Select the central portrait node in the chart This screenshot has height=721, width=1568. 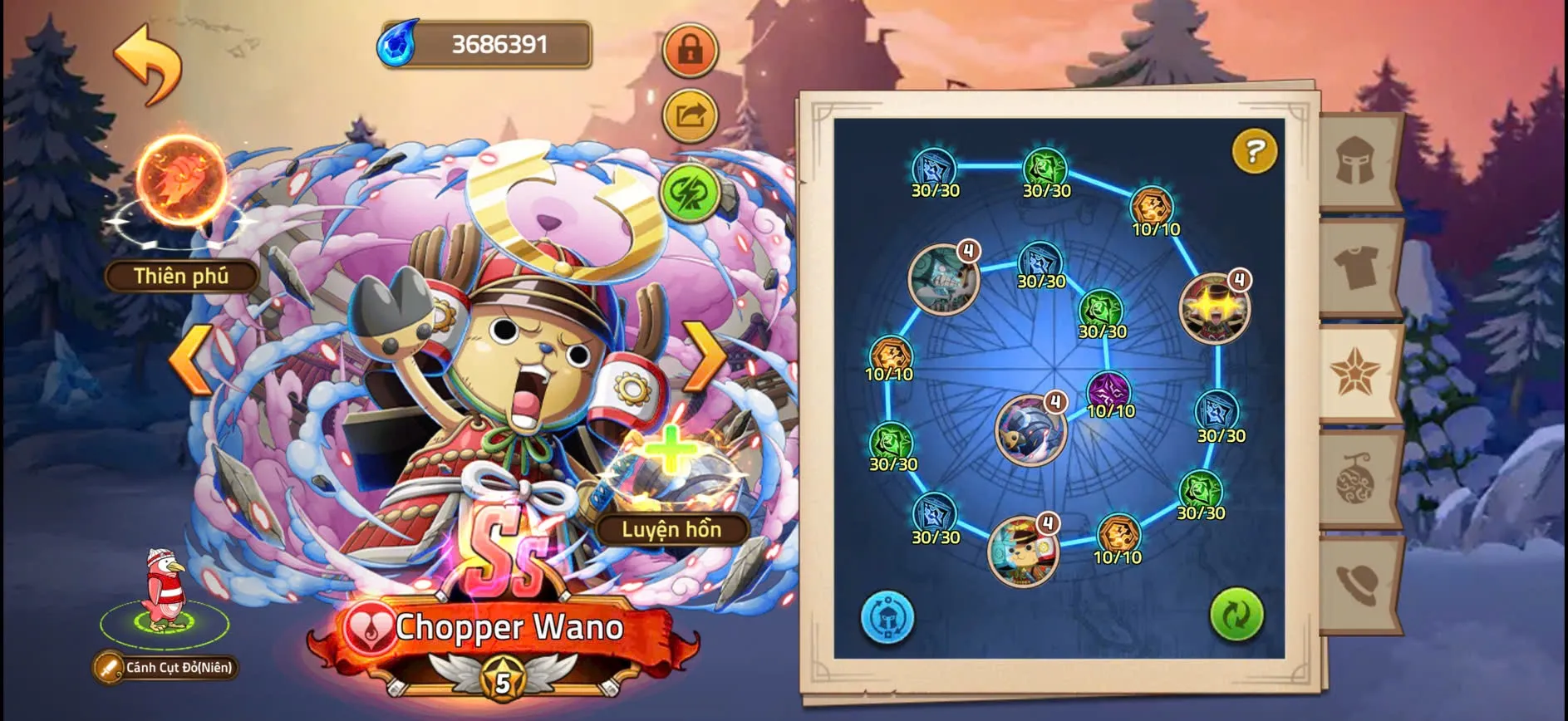[1030, 429]
